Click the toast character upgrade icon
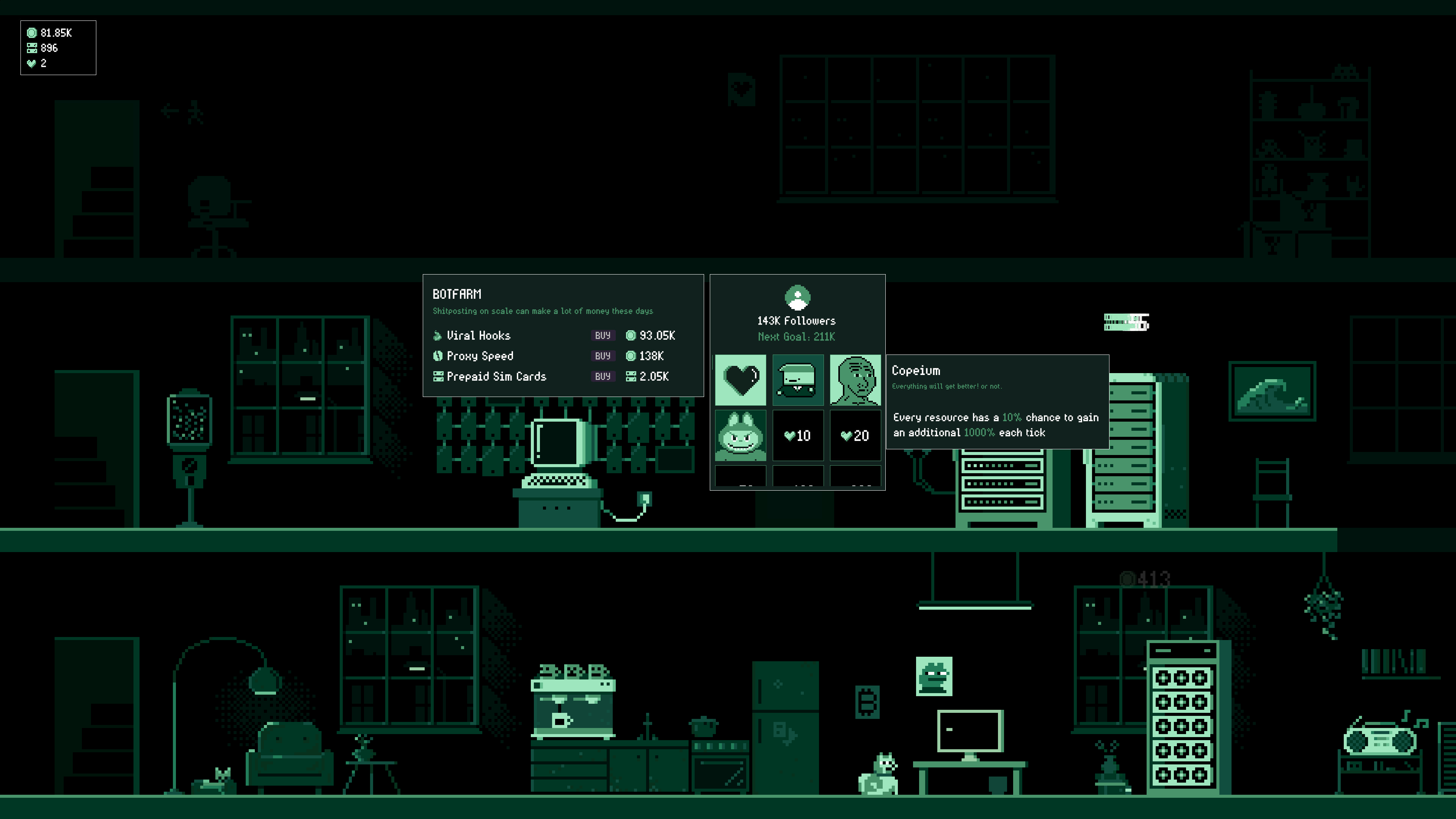The height and width of the screenshot is (819, 1456). (797, 380)
